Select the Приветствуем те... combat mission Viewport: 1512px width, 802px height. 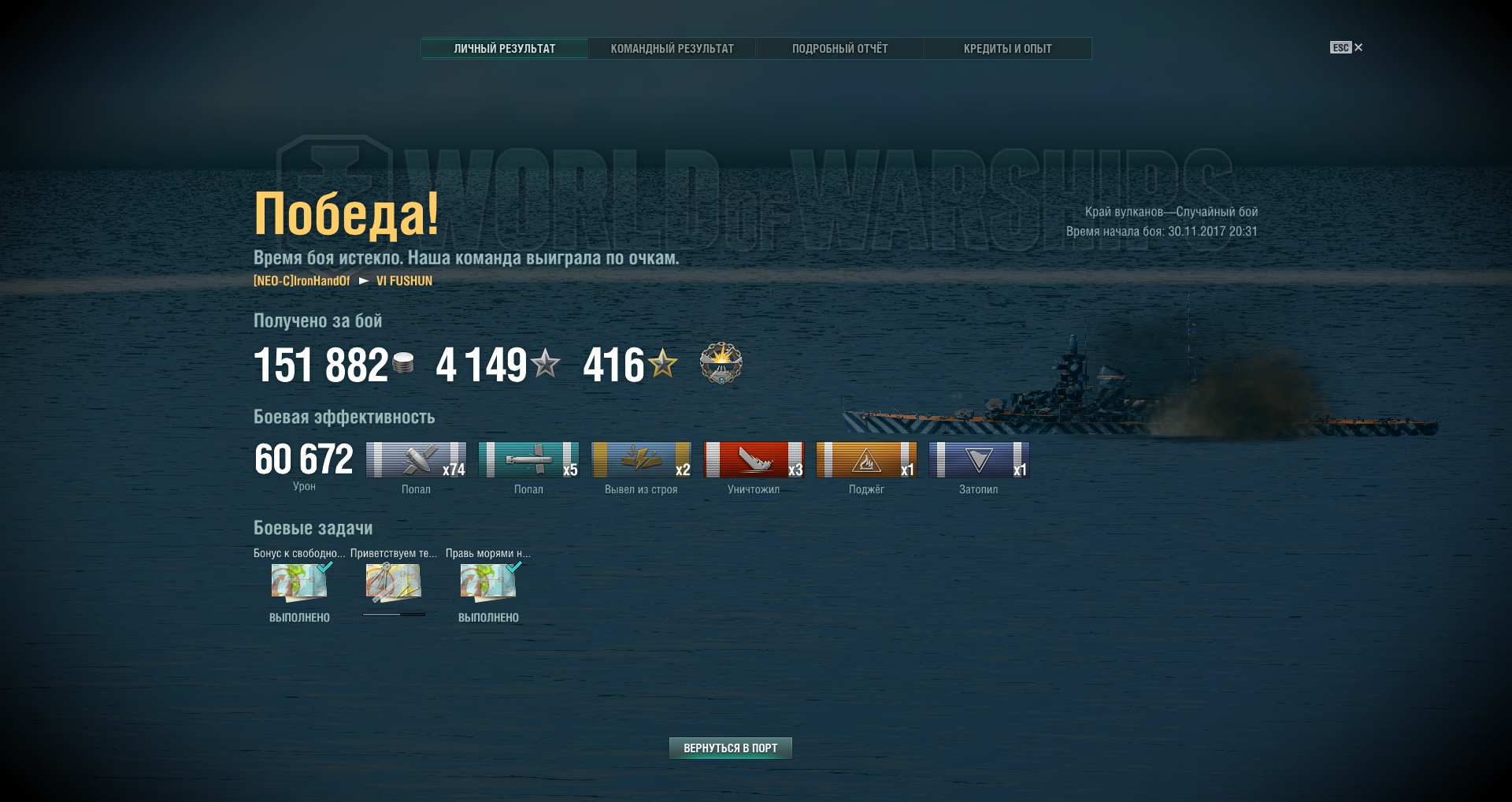coord(393,583)
